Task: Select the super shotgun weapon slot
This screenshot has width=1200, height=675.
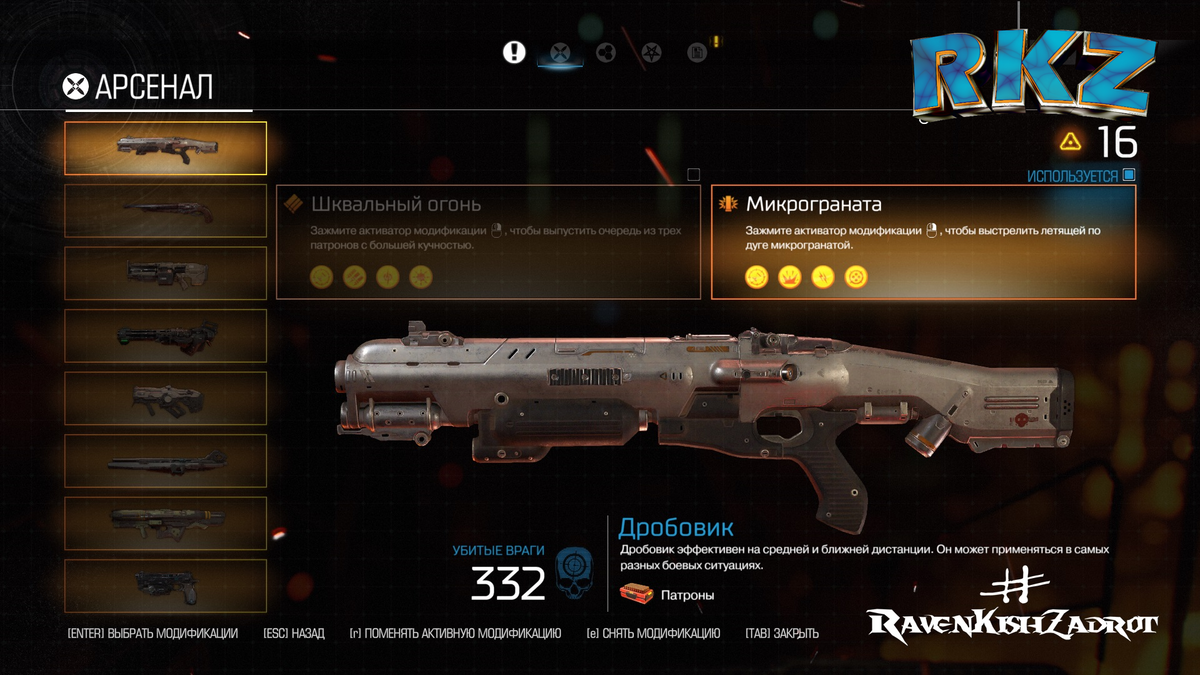Action: [x=165, y=210]
